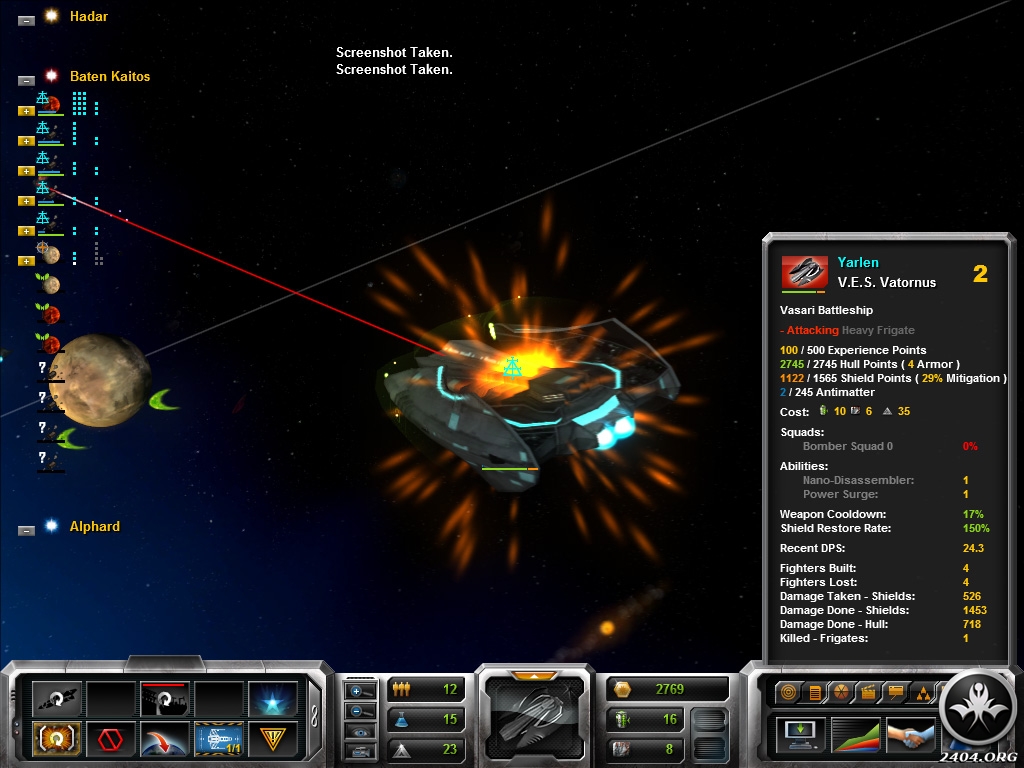Click the blue glowing star ability icon
The image size is (1024, 768).
coord(273,700)
